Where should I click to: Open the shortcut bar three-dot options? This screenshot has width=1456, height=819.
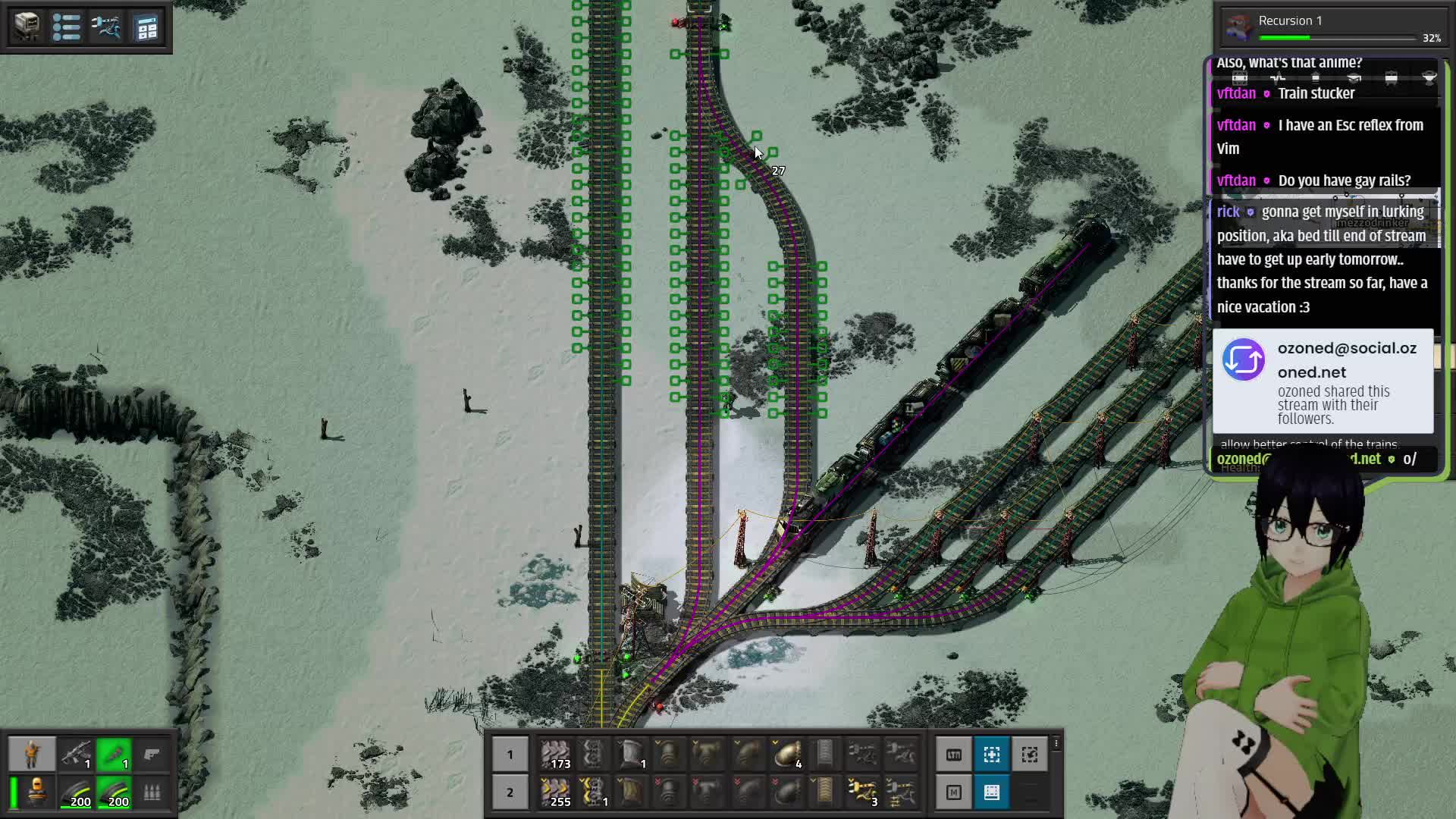pos(1056,745)
